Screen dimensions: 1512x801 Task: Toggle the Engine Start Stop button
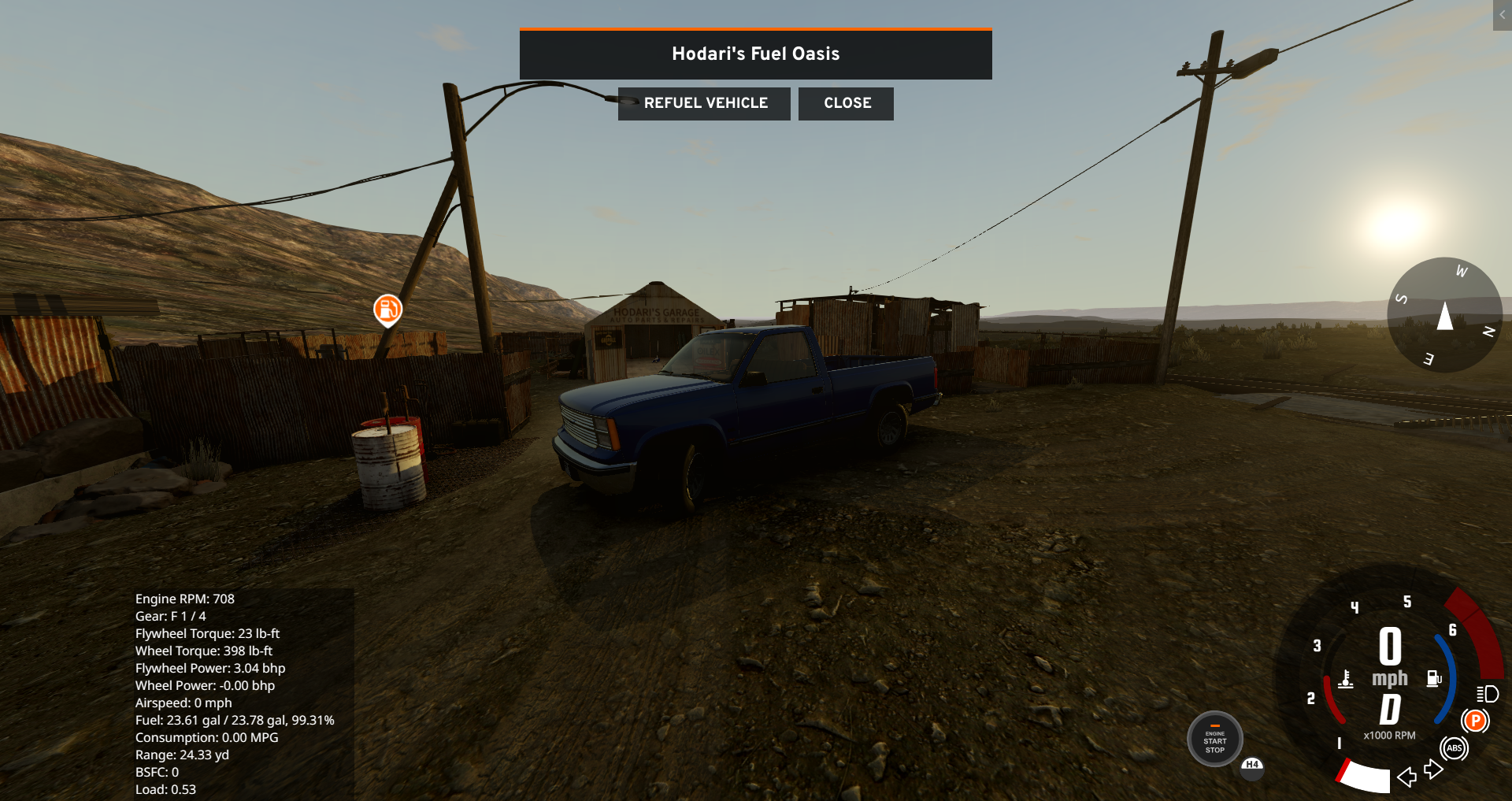(x=1214, y=740)
